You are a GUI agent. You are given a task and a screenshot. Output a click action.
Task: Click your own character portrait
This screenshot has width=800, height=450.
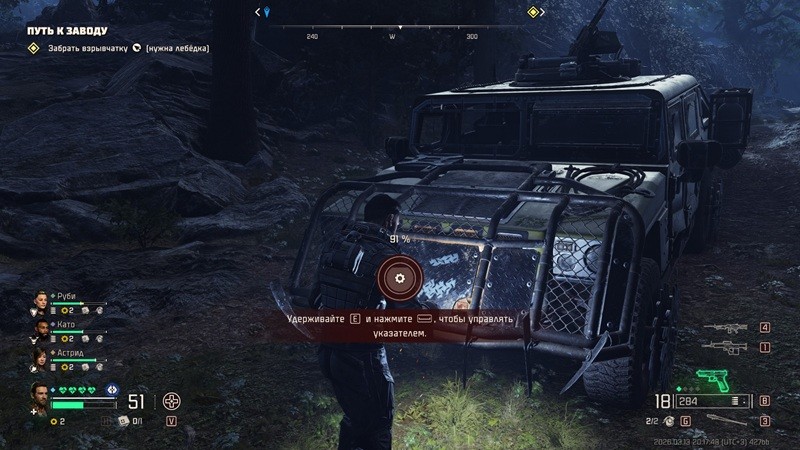point(40,395)
